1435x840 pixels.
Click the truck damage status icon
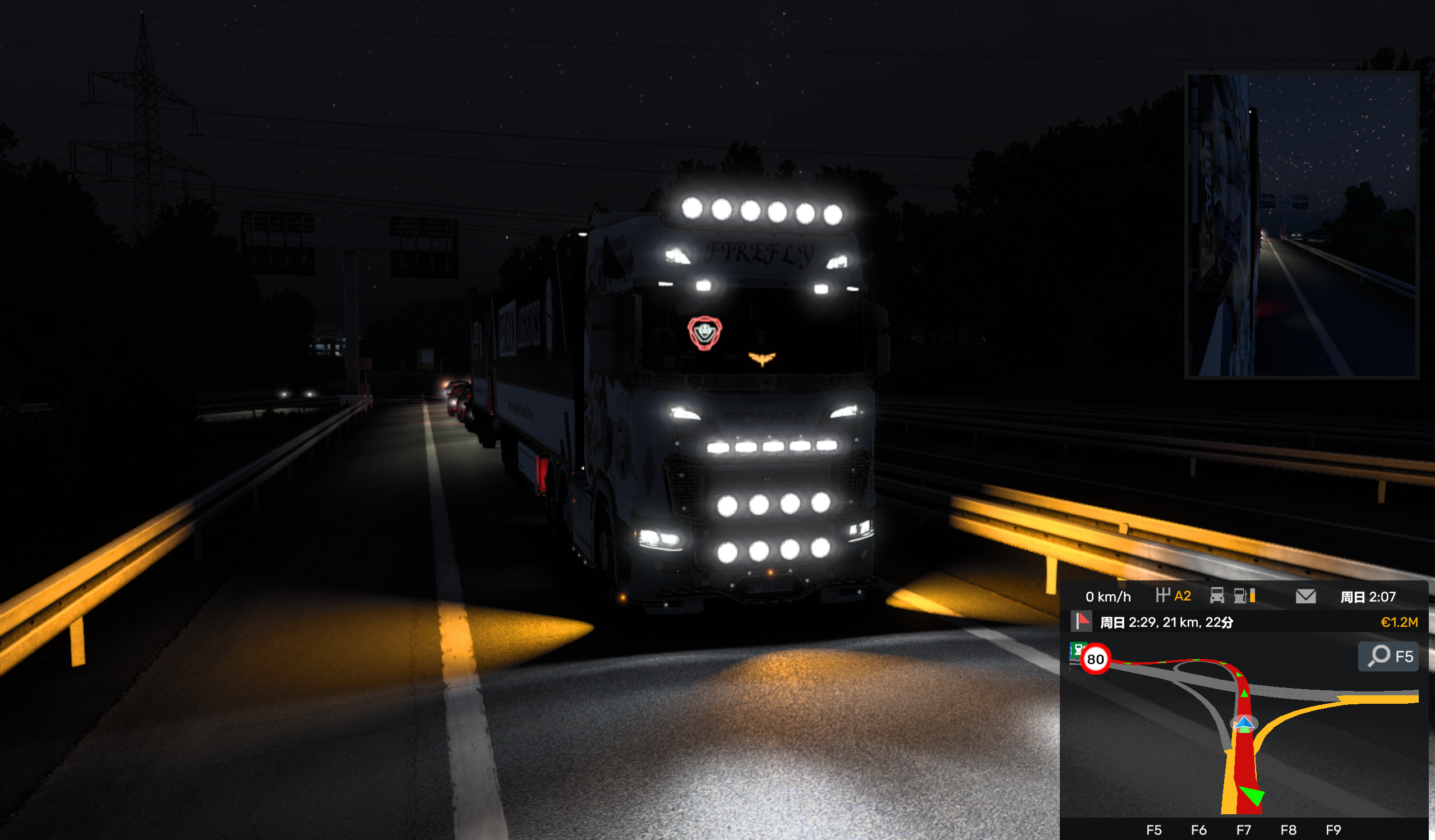tap(1216, 596)
